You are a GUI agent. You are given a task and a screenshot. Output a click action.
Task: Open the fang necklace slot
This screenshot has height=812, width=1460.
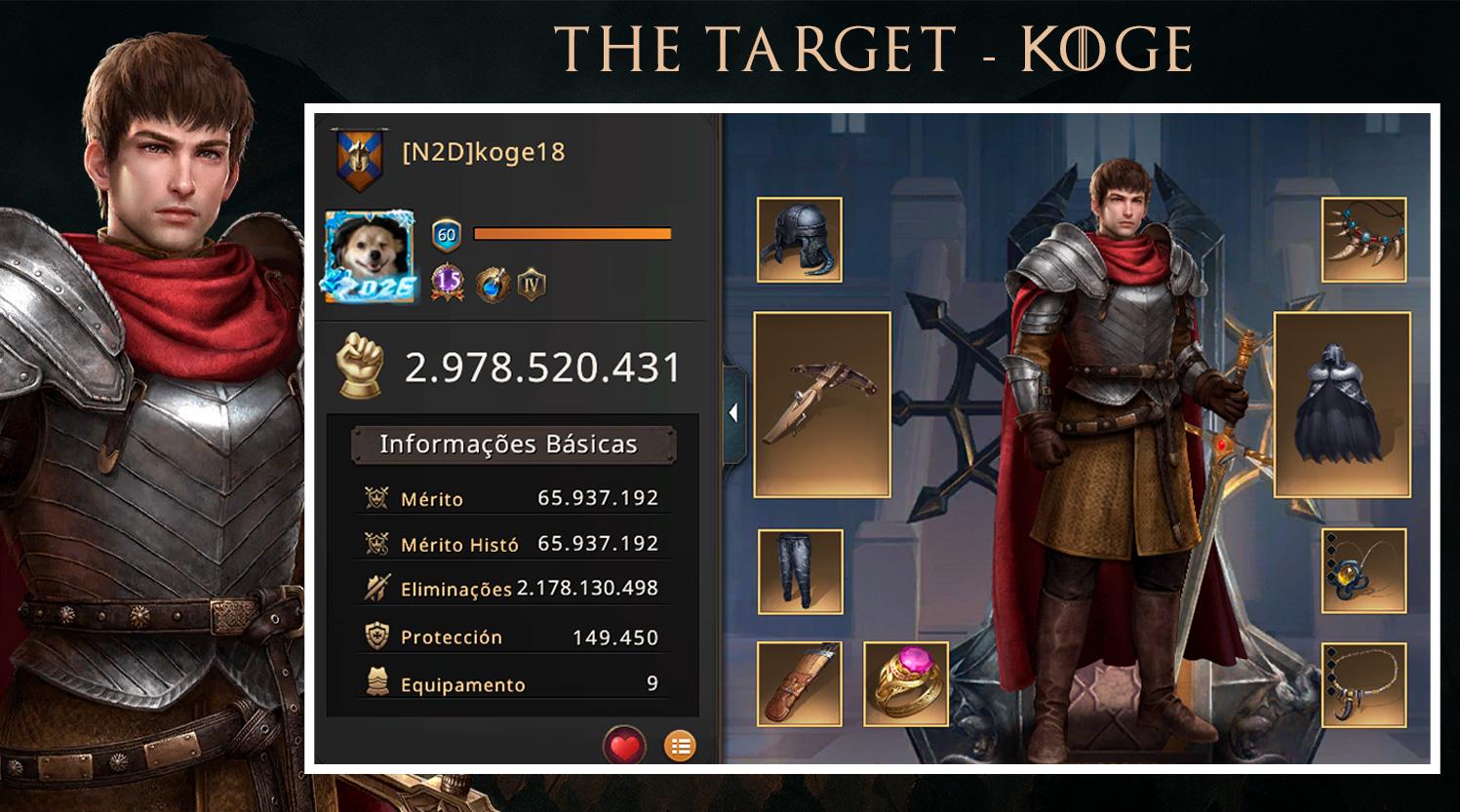coord(1363,240)
